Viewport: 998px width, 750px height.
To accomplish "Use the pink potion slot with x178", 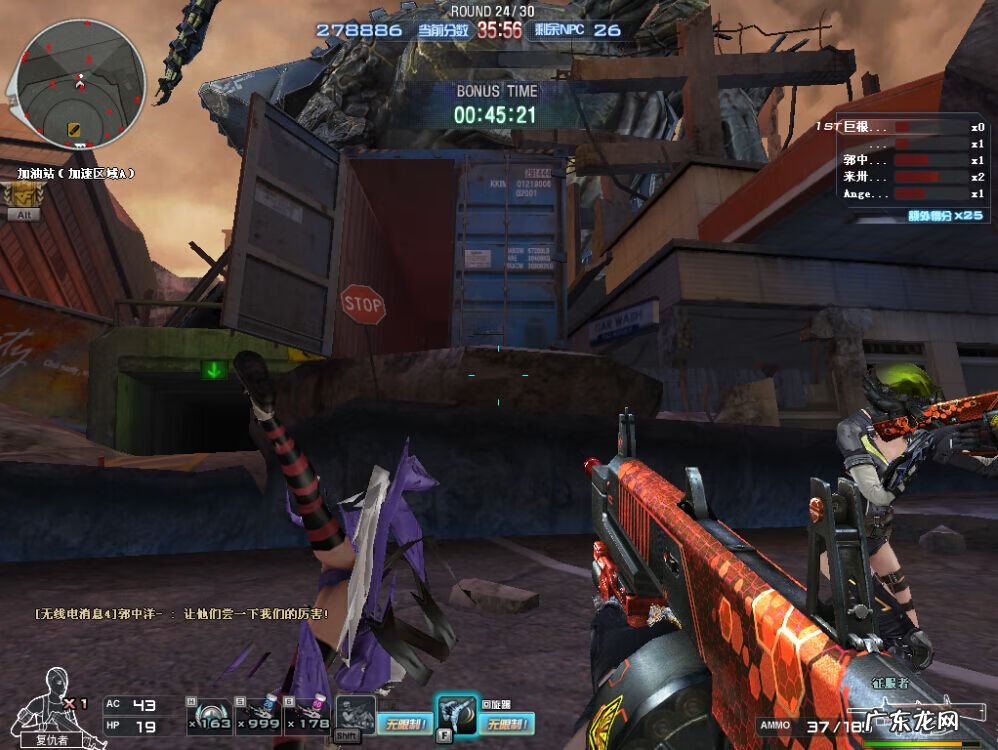I will (306, 714).
